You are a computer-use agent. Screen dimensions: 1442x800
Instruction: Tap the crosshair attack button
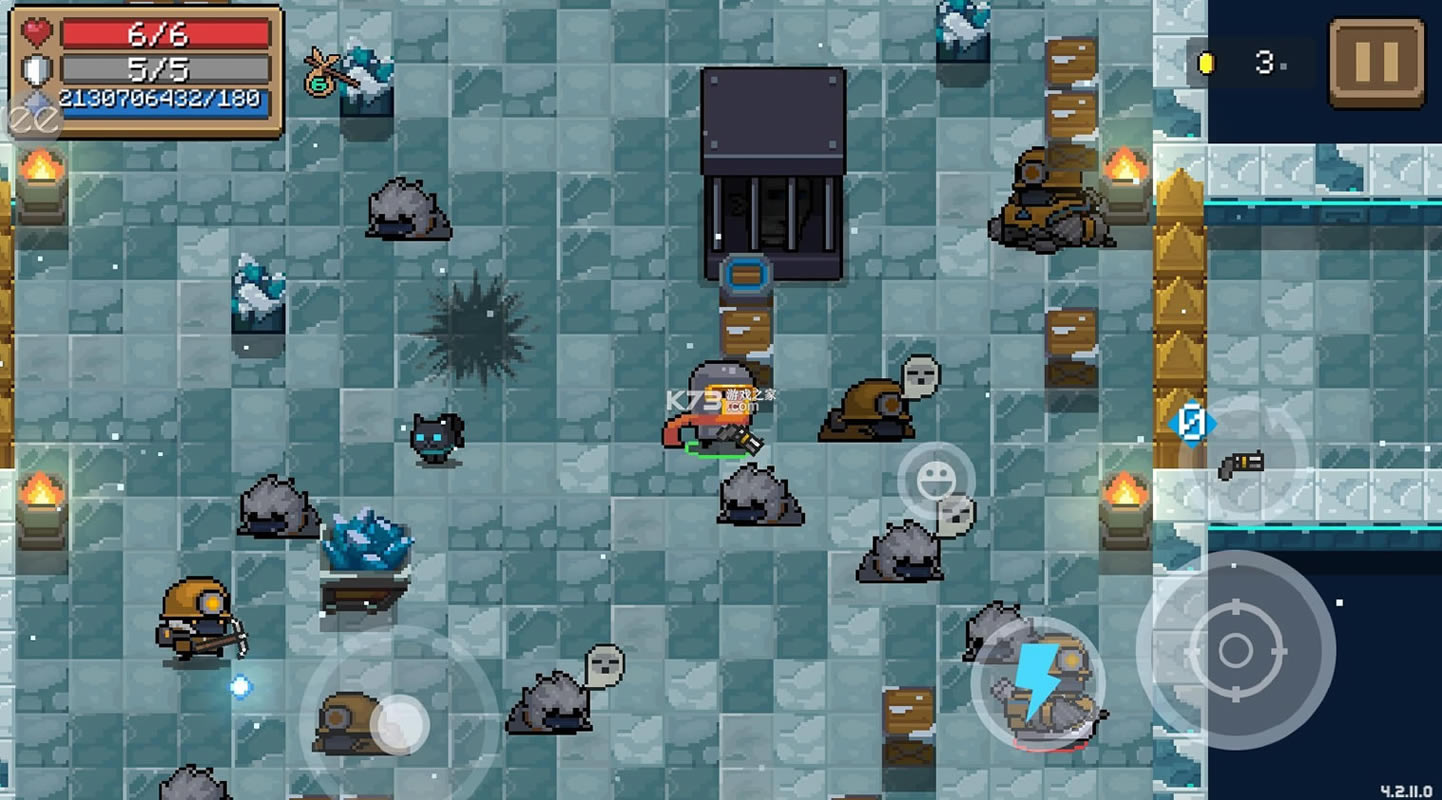click(x=1235, y=651)
